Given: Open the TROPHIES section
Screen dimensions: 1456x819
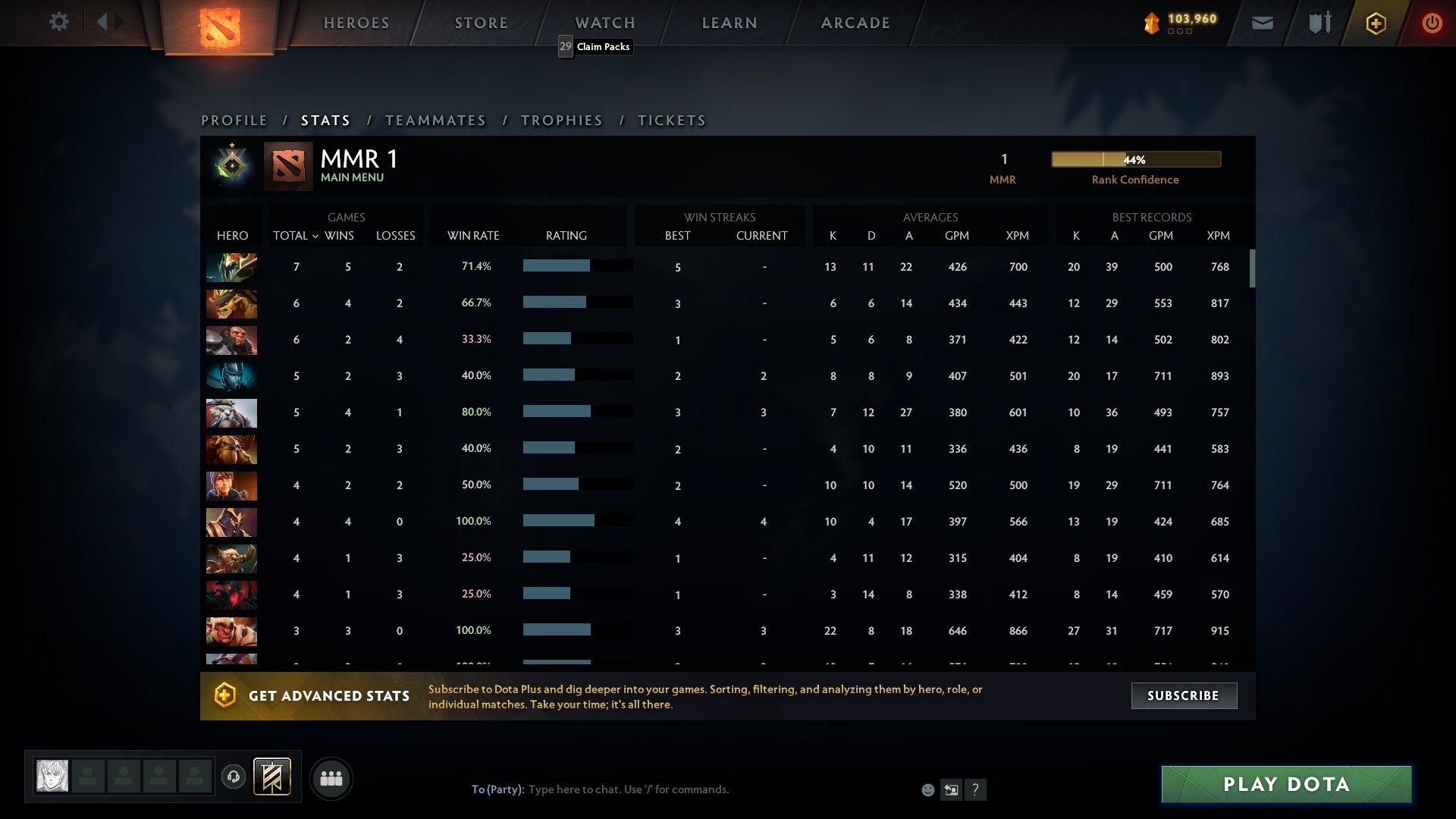Looking at the screenshot, I should pos(561,120).
